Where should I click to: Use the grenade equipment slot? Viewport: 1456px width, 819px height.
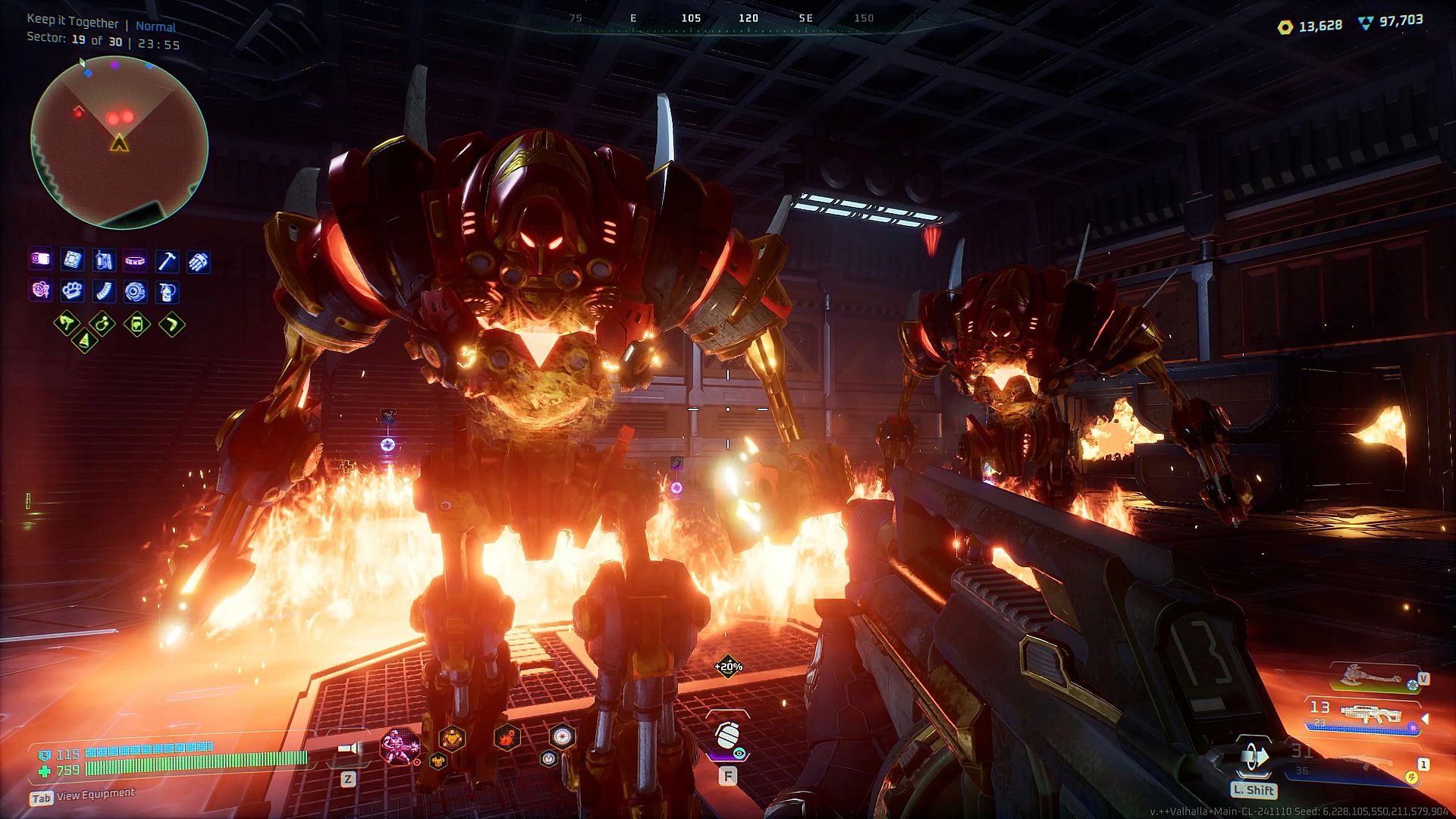pos(727,736)
